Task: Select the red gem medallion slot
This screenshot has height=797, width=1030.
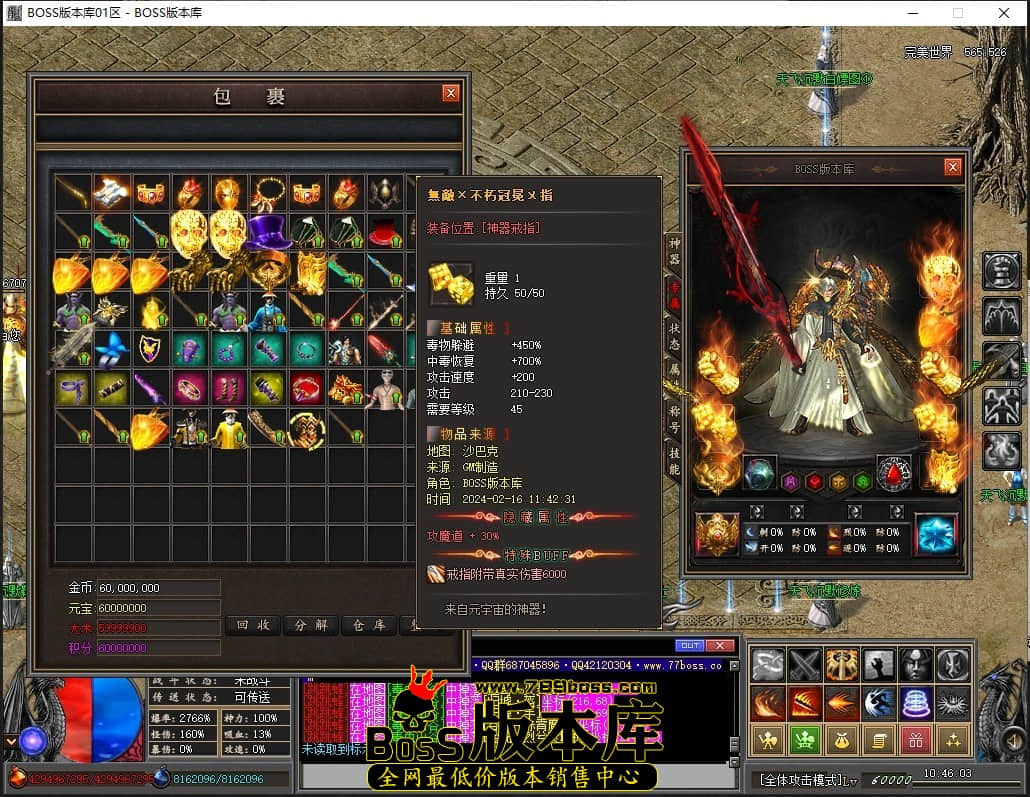Action: (892, 473)
